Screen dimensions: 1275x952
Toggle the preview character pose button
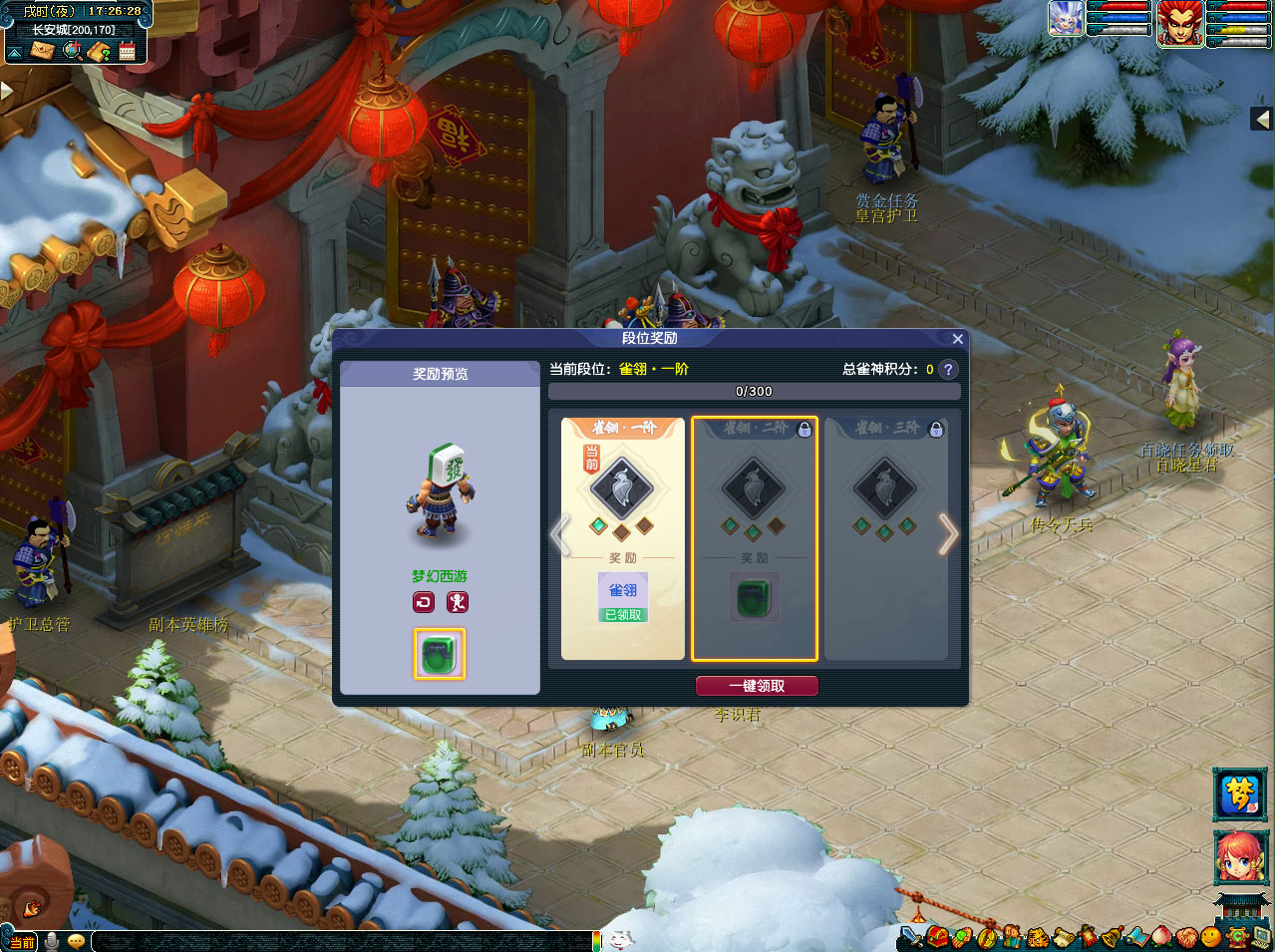coord(457,602)
